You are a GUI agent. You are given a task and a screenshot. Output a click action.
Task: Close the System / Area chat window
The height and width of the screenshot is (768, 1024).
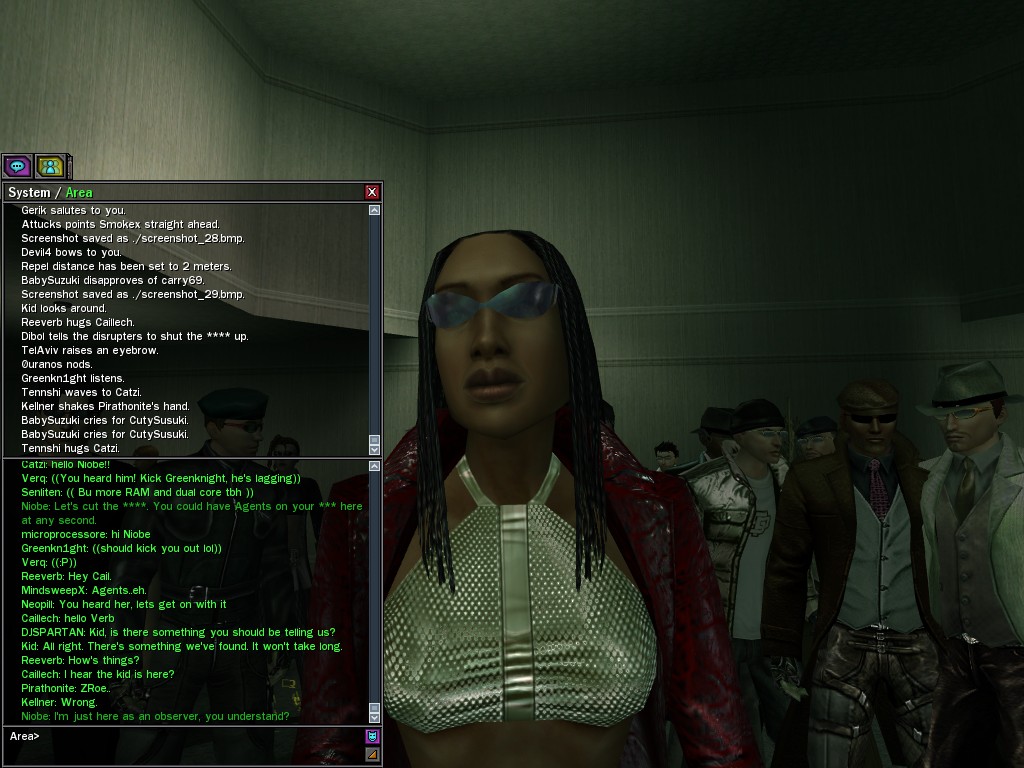[x=372, y=192]
